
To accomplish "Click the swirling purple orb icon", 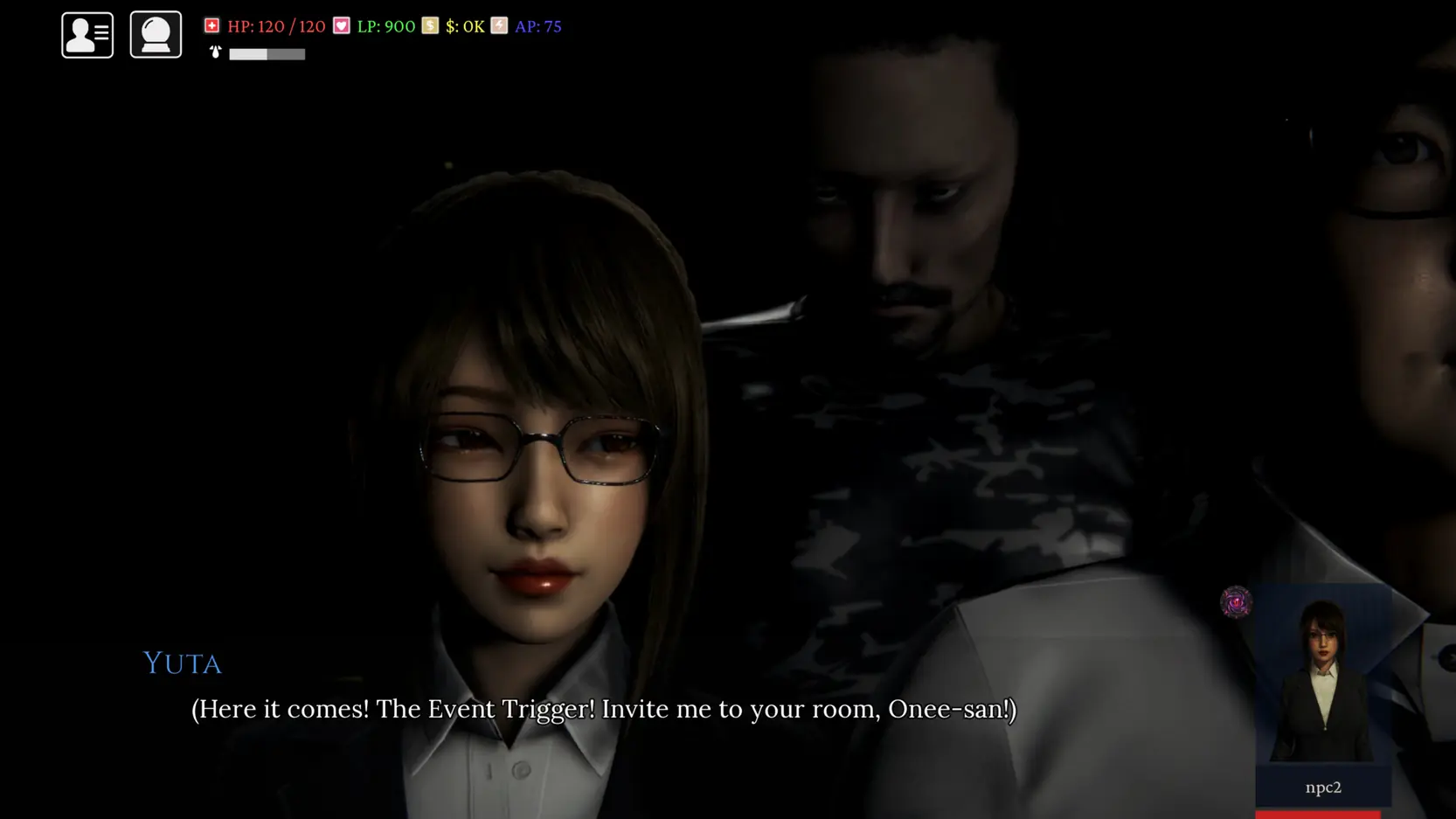I will [x=1236, y=602].
